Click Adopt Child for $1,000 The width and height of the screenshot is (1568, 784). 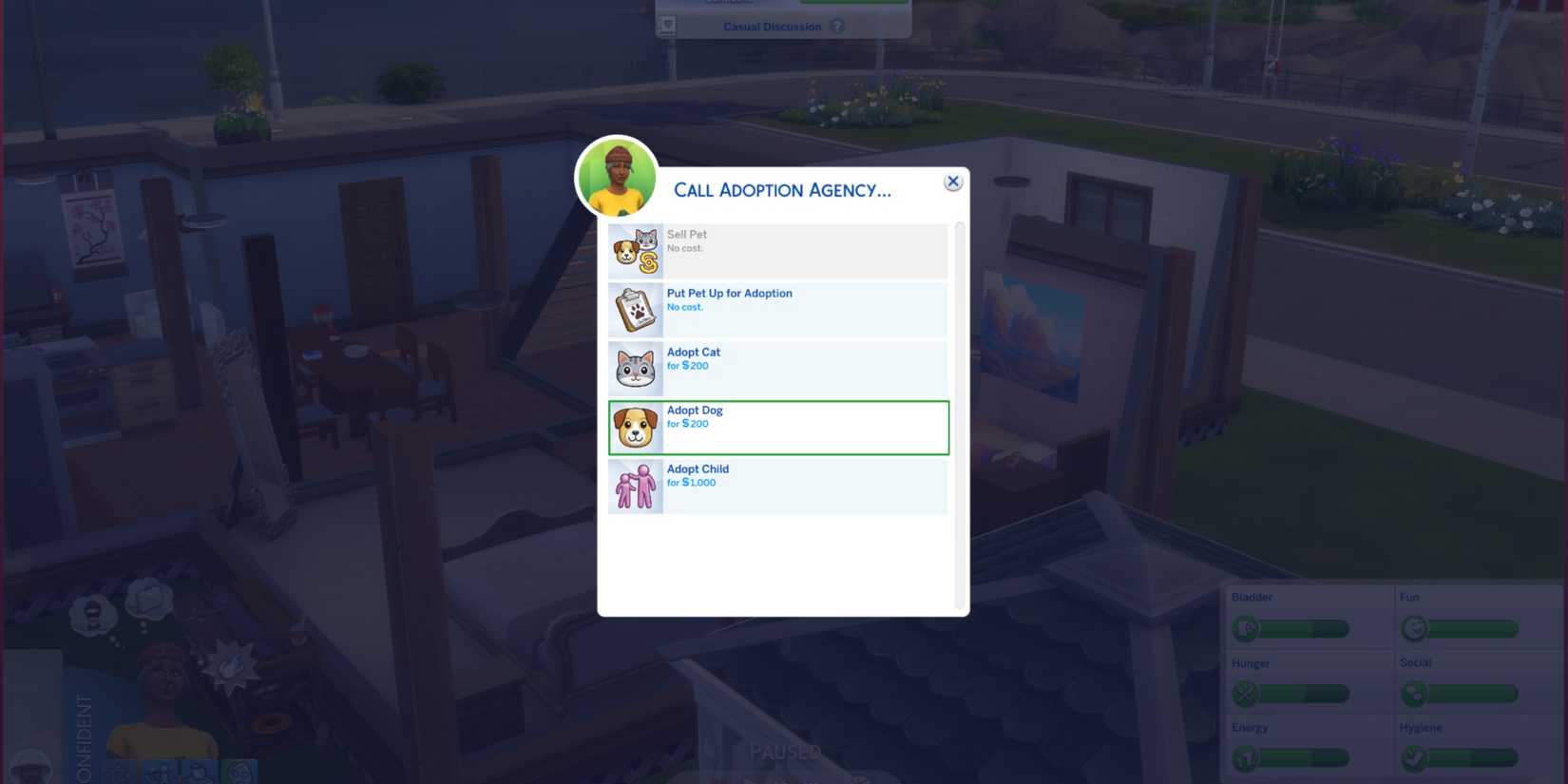(x=798, y=486)
